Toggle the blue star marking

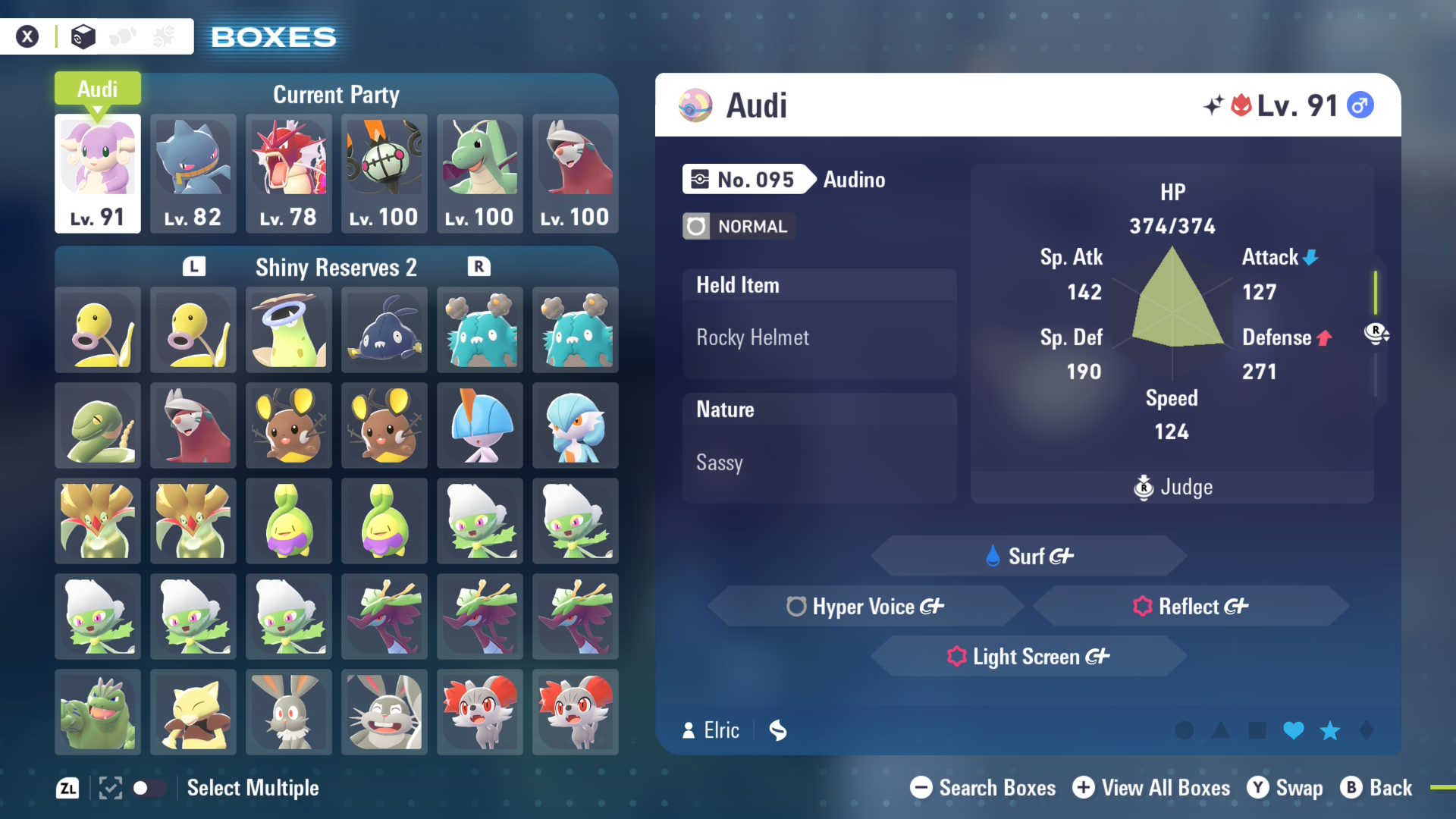pyautogui.click(x=1330, y=730)
